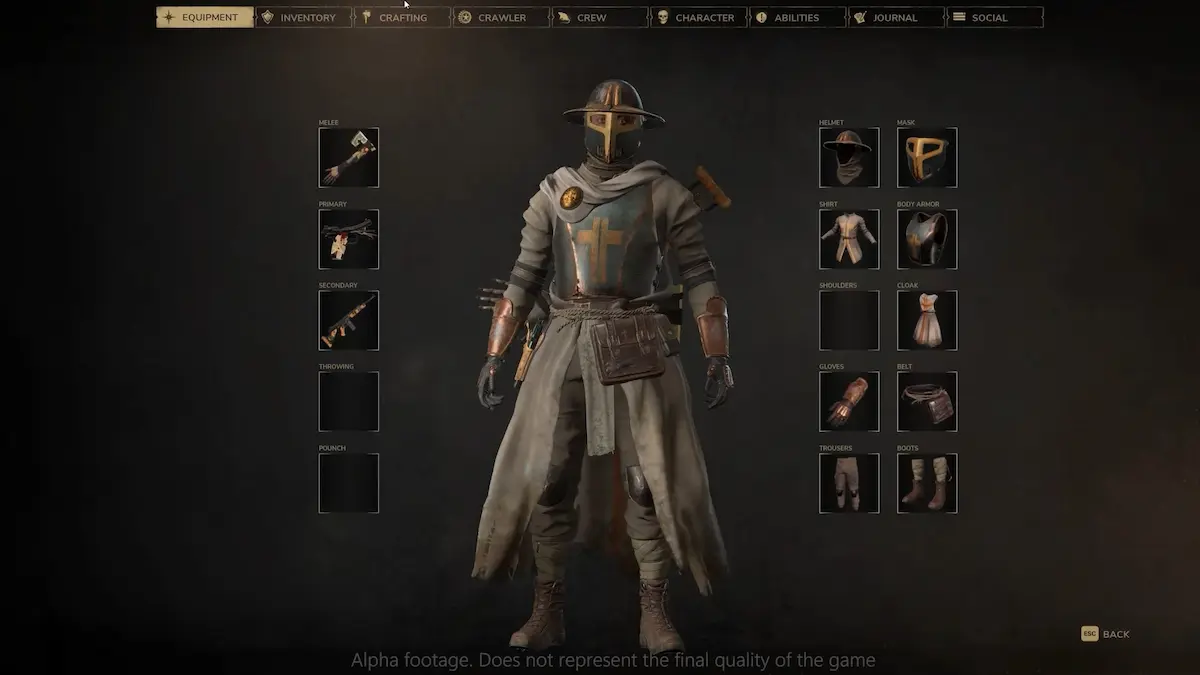The width and height of the screenshot is (1200, 675).
Task: Open the Character tab
Action: pos(698,17)
